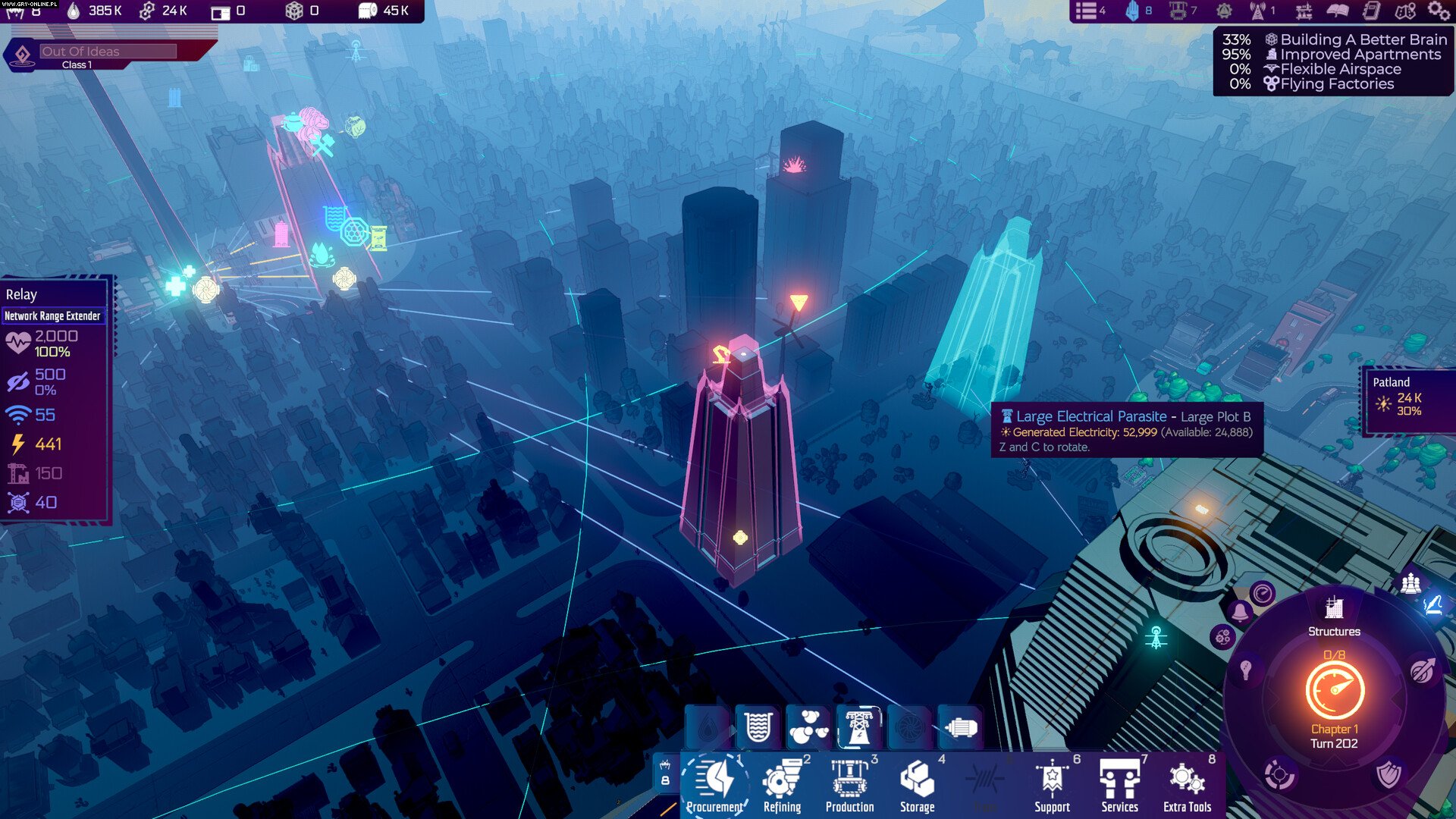Switch to the Refining category
Image resolution: width=1456 pixels, height=819 pixels.
pyautogui.click(x=782, y=785)
